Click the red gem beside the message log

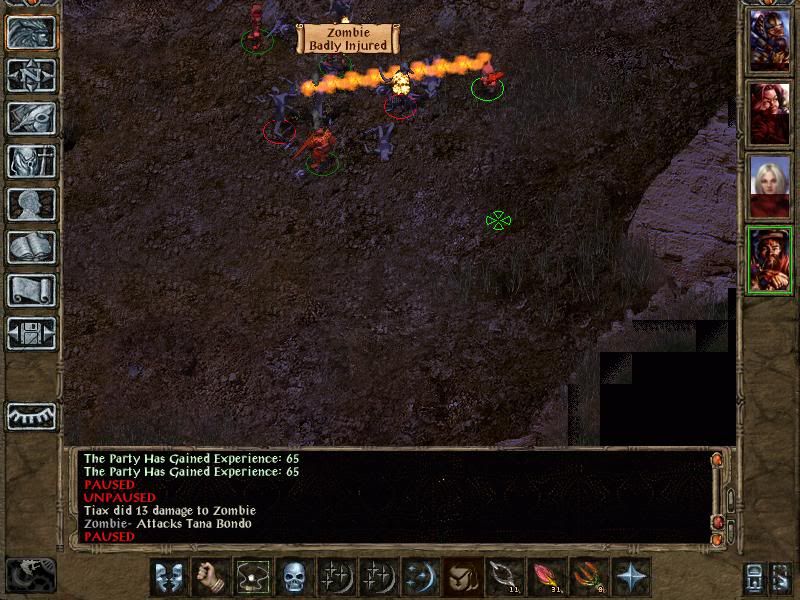point(717,524)
